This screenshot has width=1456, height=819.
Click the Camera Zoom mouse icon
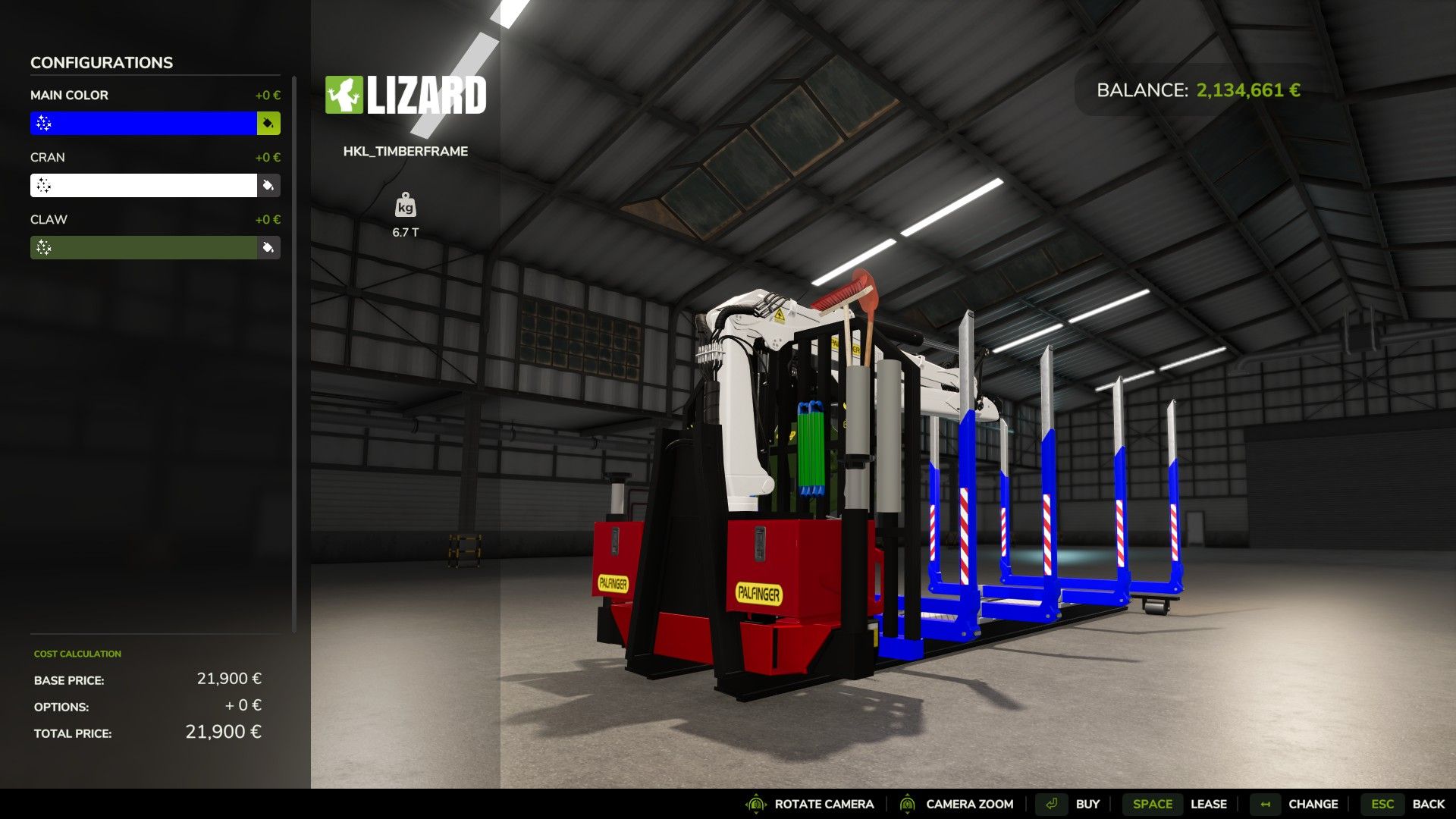pyautogui.click(x=907, y=804)
